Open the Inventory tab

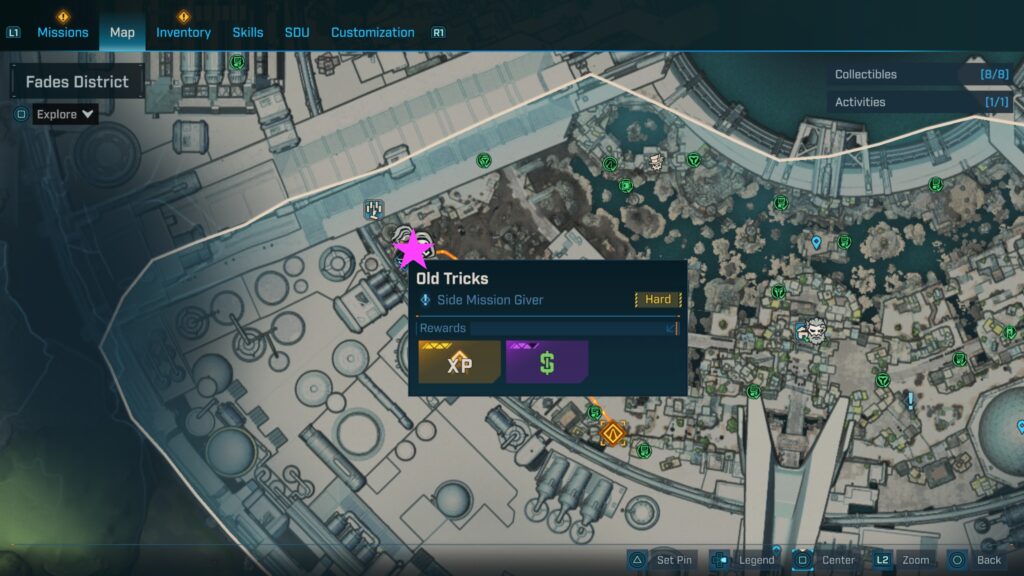click(183, 32)
